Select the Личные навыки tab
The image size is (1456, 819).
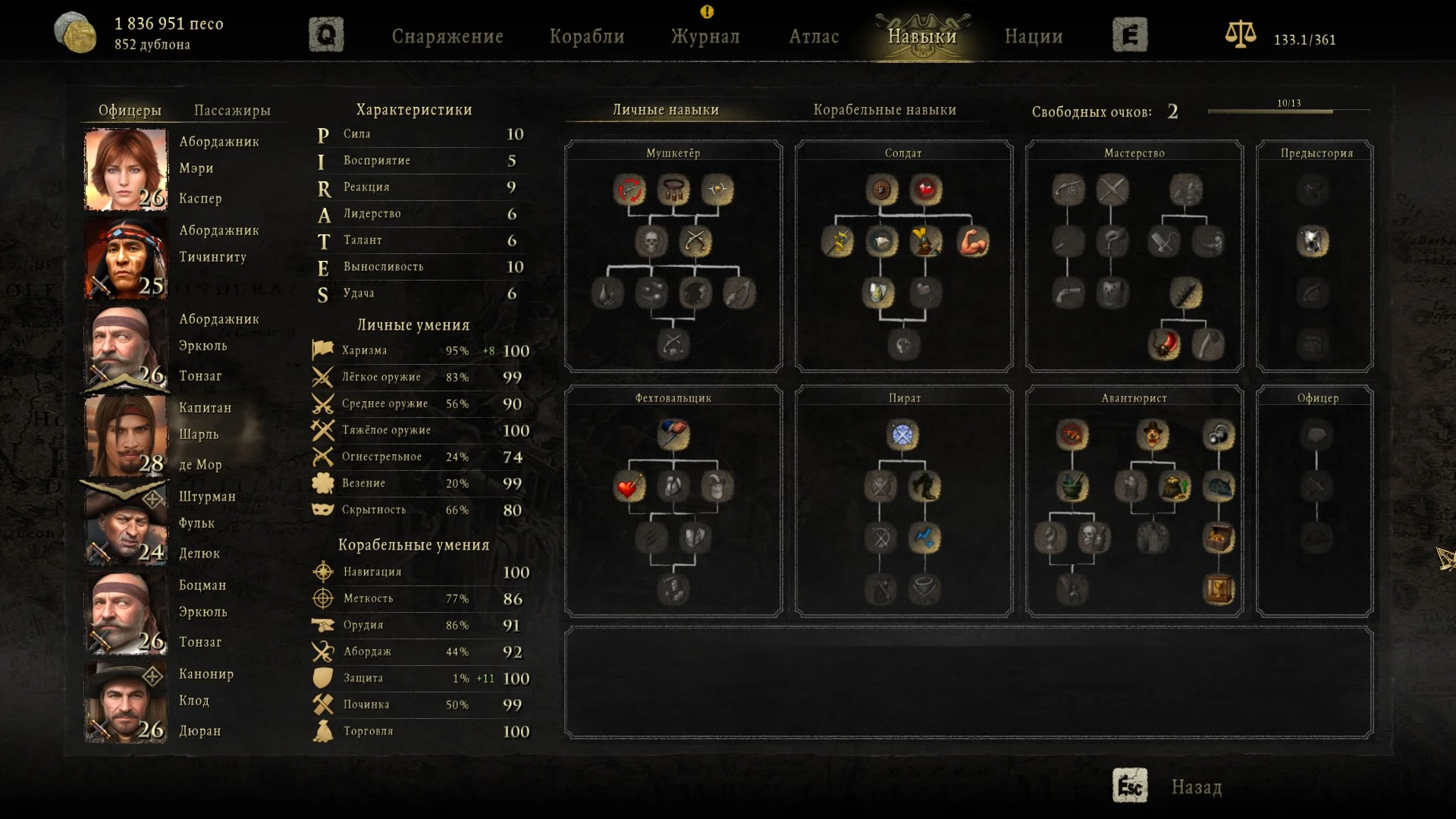pos(666,110)
